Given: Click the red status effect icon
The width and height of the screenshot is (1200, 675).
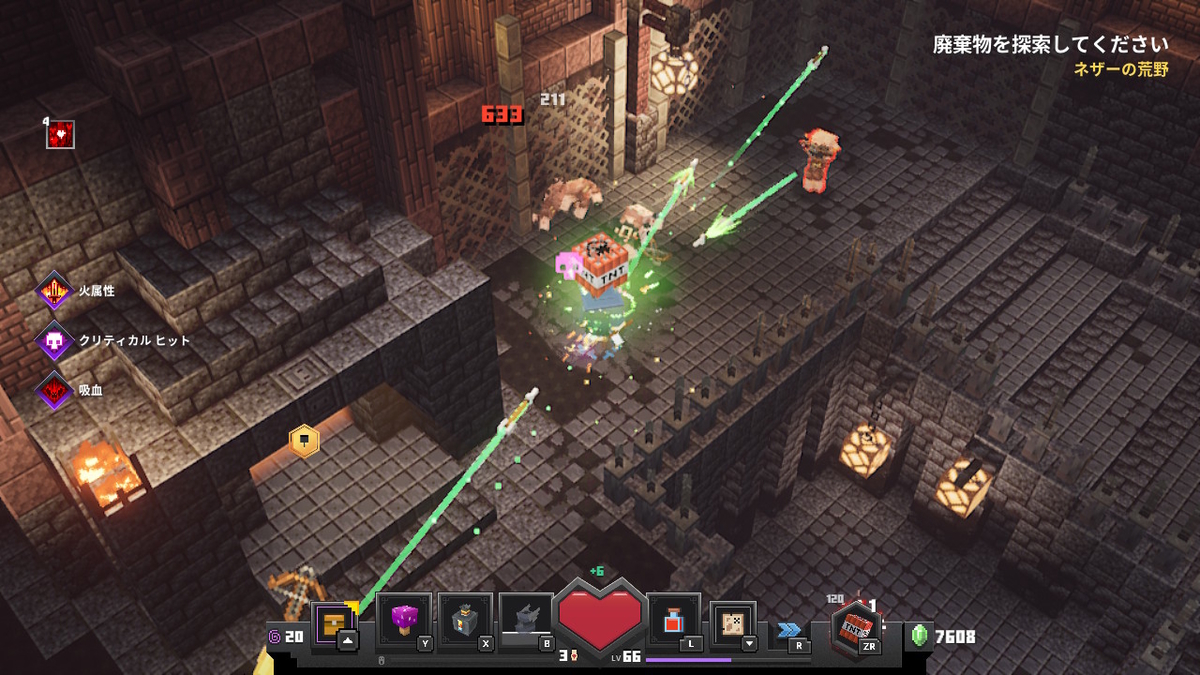Looking at the screenshot, I should tap(61, 134).
